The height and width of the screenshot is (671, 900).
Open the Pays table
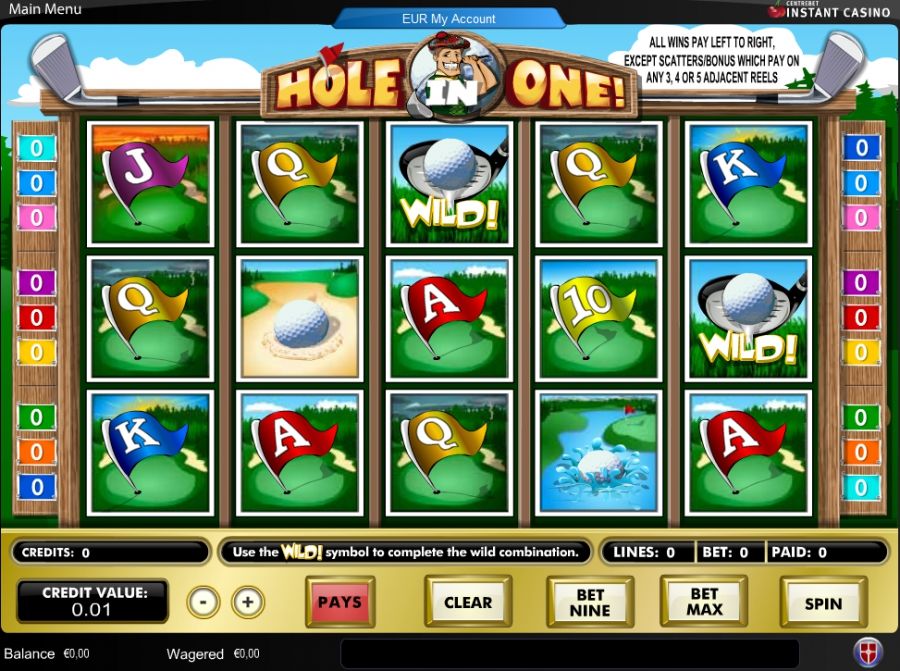pyautogui.click(x=340, y=602)
